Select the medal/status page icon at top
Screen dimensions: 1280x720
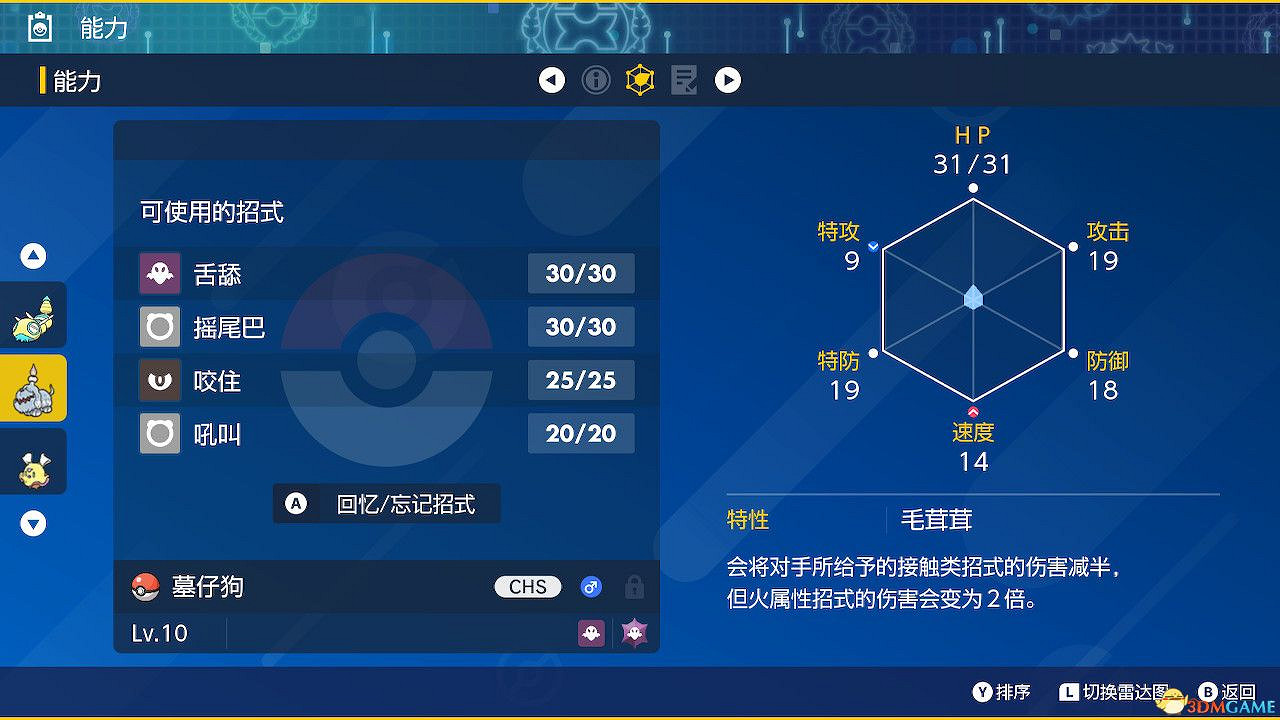click(639, 80)
